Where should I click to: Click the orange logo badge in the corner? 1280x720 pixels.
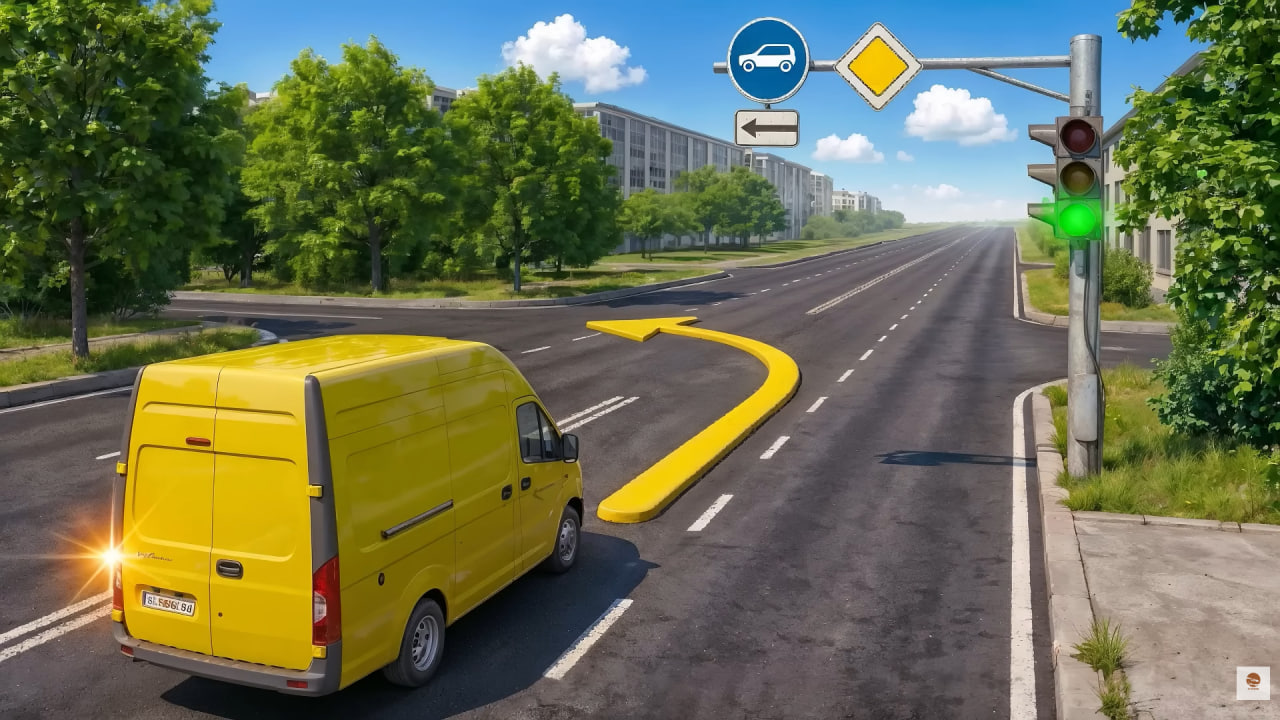click(x=1252, y=682)
